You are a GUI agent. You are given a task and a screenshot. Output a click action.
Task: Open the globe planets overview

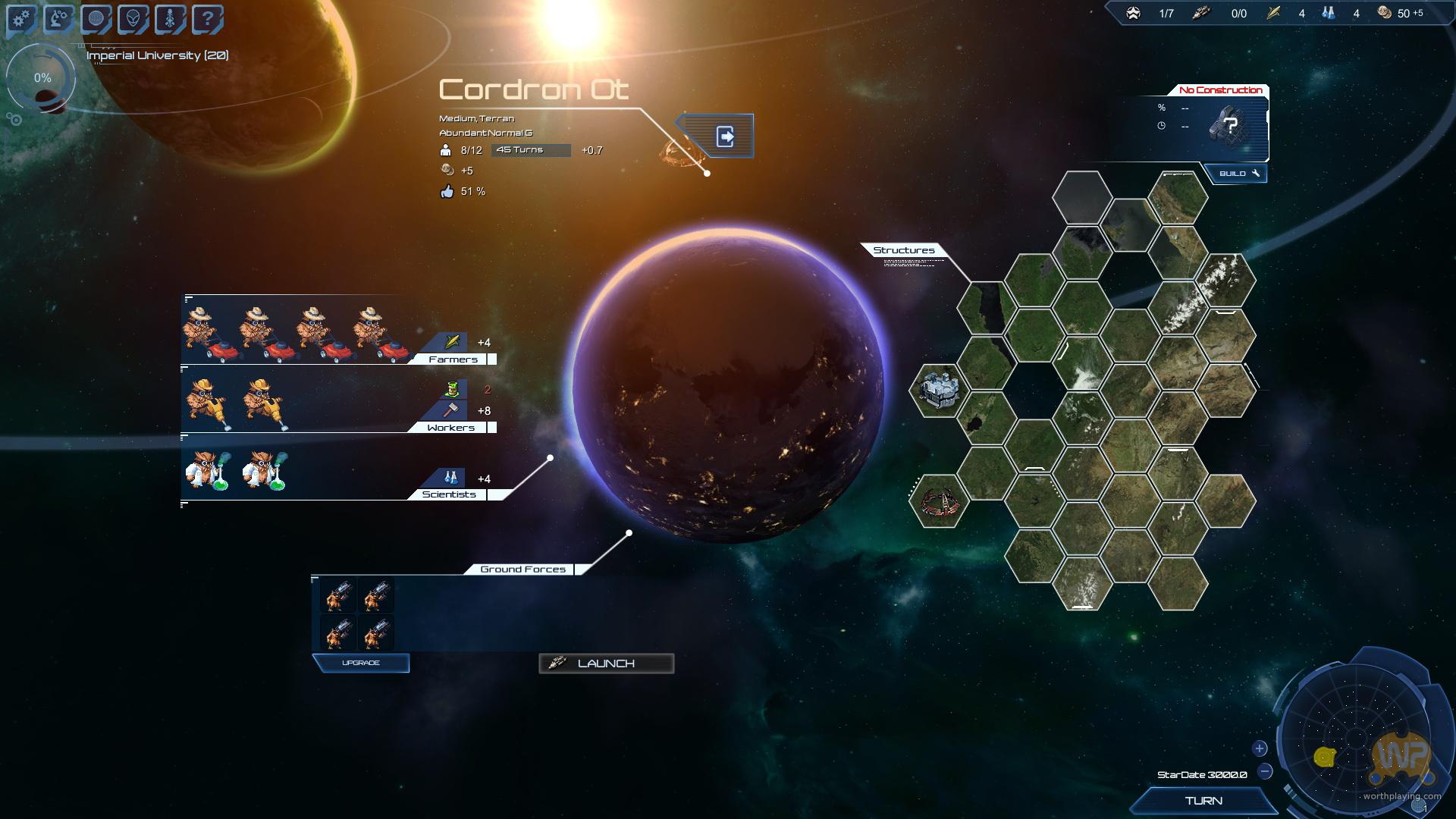pyautogui.click(x=96, y=19)
